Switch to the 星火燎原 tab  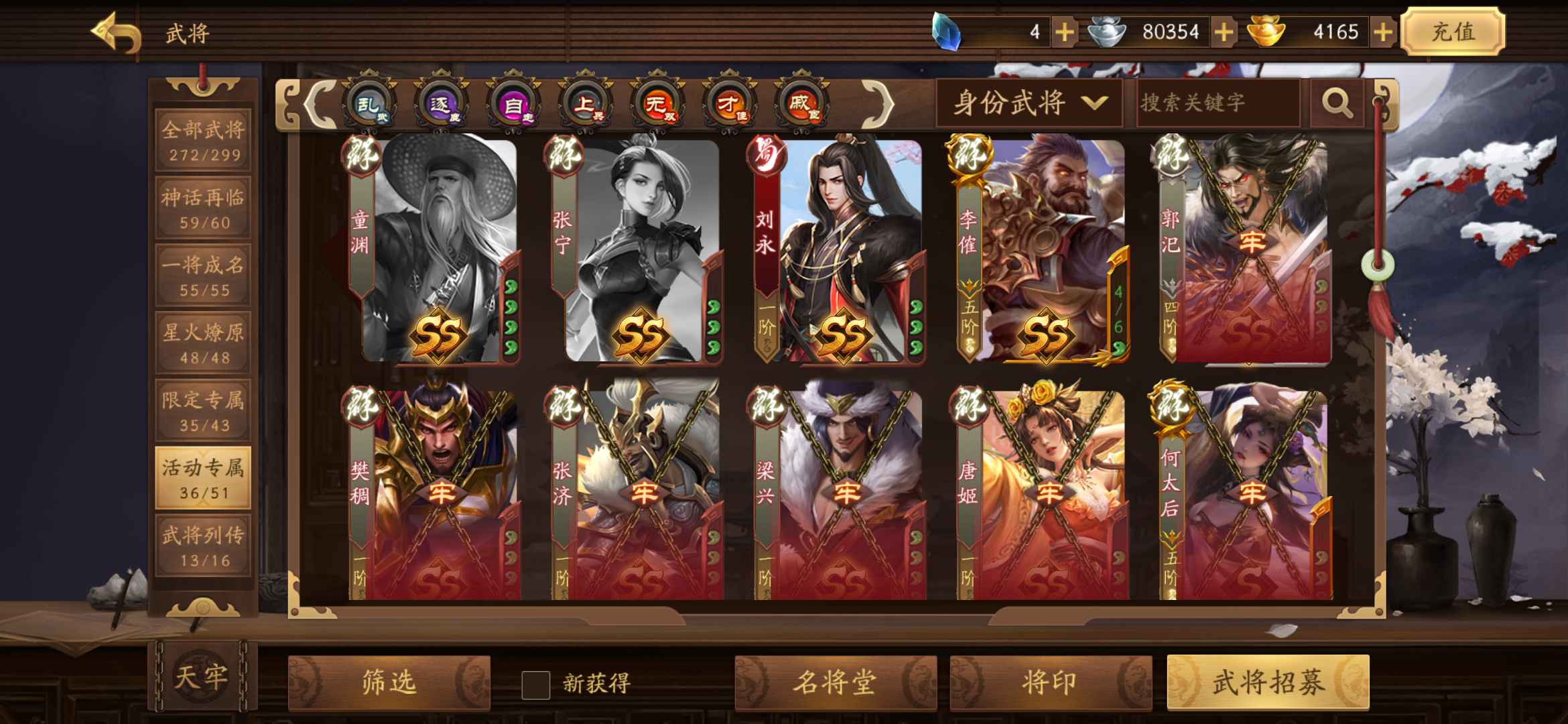point(203,344)
